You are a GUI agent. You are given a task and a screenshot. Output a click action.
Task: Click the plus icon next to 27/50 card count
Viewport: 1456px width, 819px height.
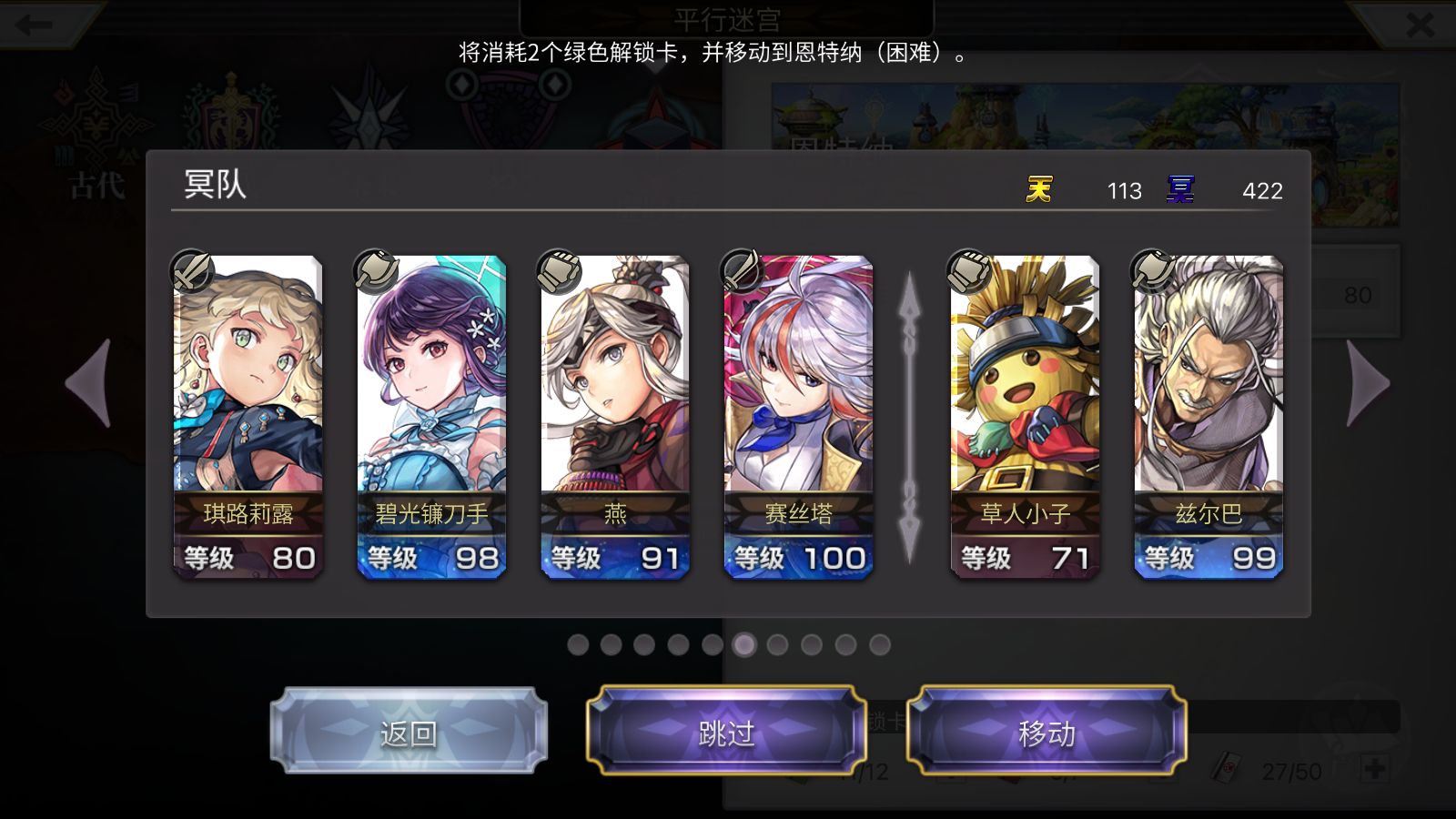coord(1373,770)
